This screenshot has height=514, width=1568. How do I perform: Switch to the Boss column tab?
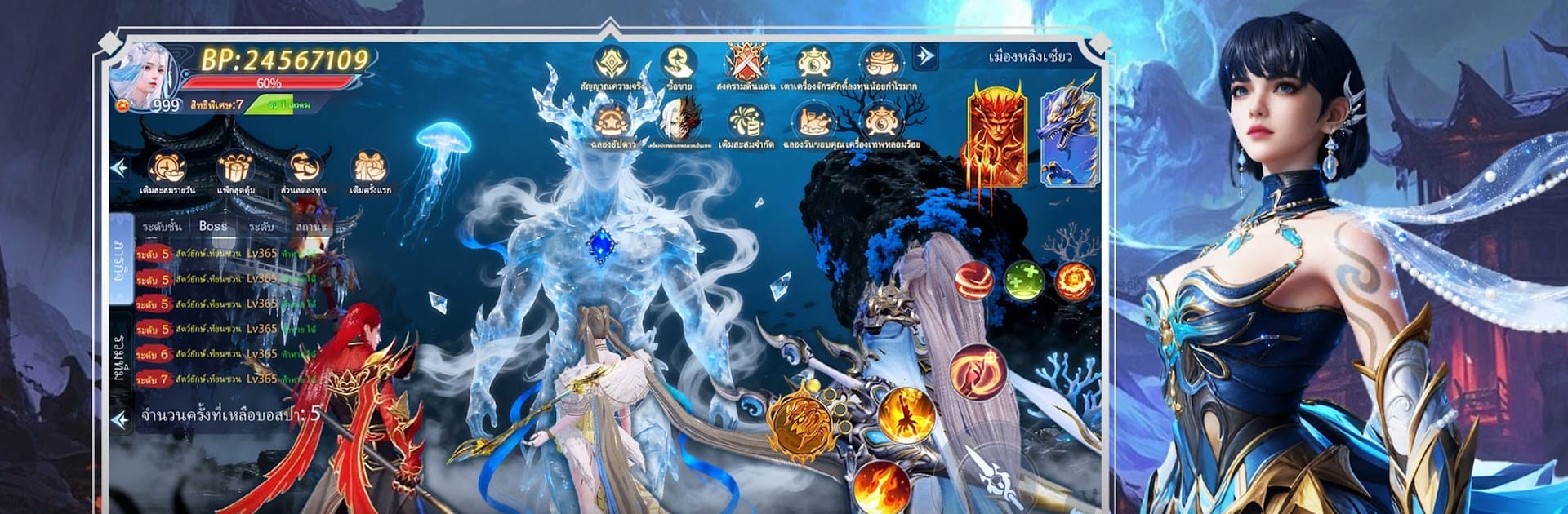click(x=213, y=226)
